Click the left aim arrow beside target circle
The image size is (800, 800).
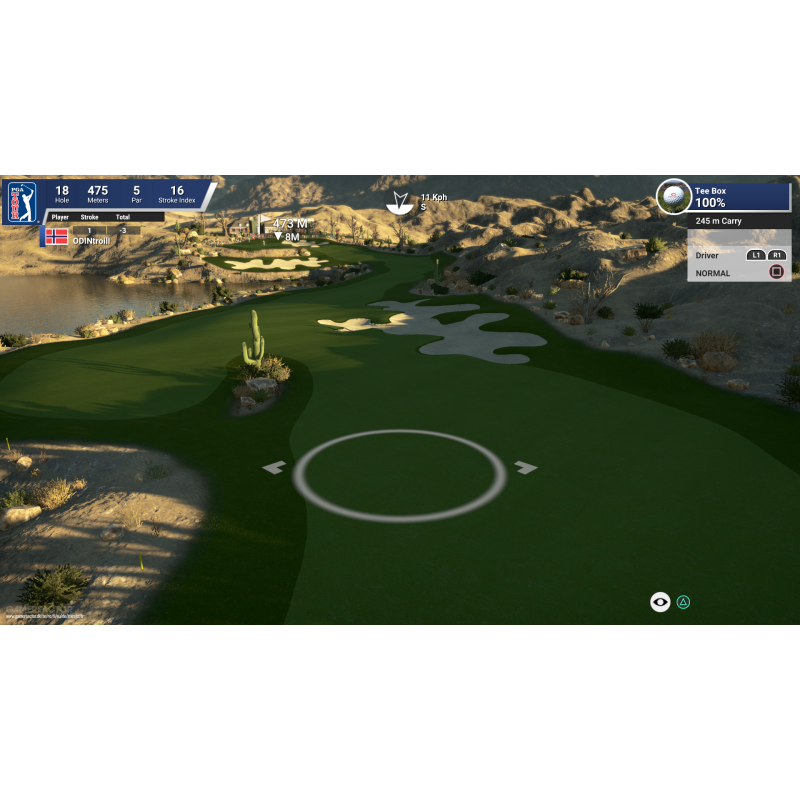[274, 467]
